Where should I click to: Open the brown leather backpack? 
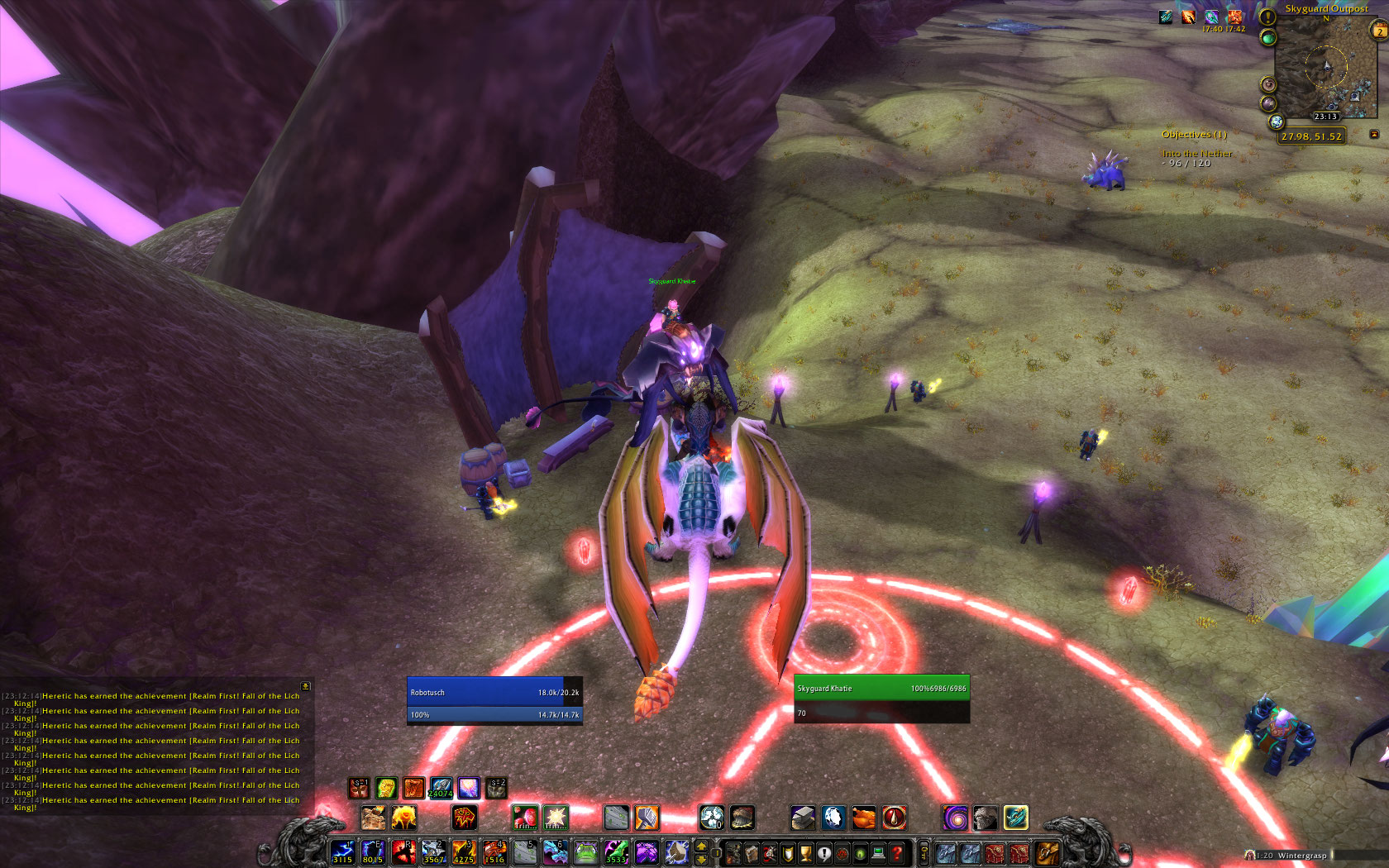click(x=1047, y=852)
